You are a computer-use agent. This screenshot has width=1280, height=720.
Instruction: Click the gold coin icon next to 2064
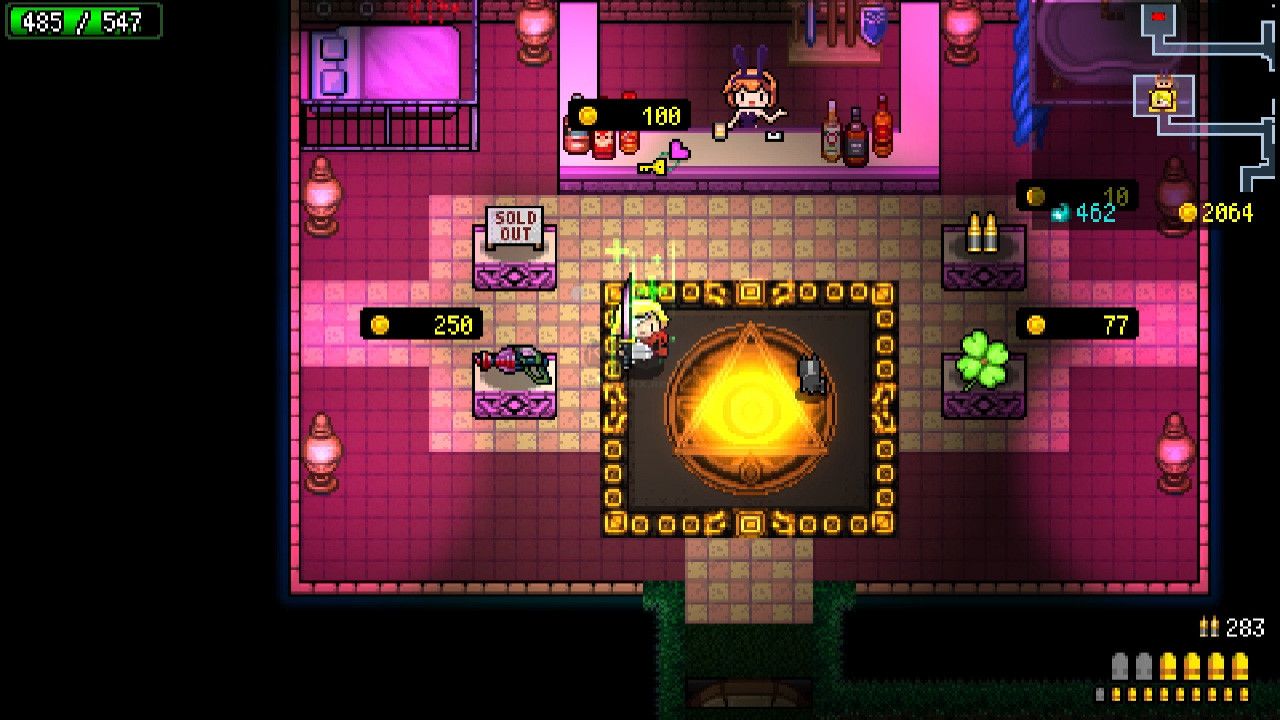(x=1188, y=213)
